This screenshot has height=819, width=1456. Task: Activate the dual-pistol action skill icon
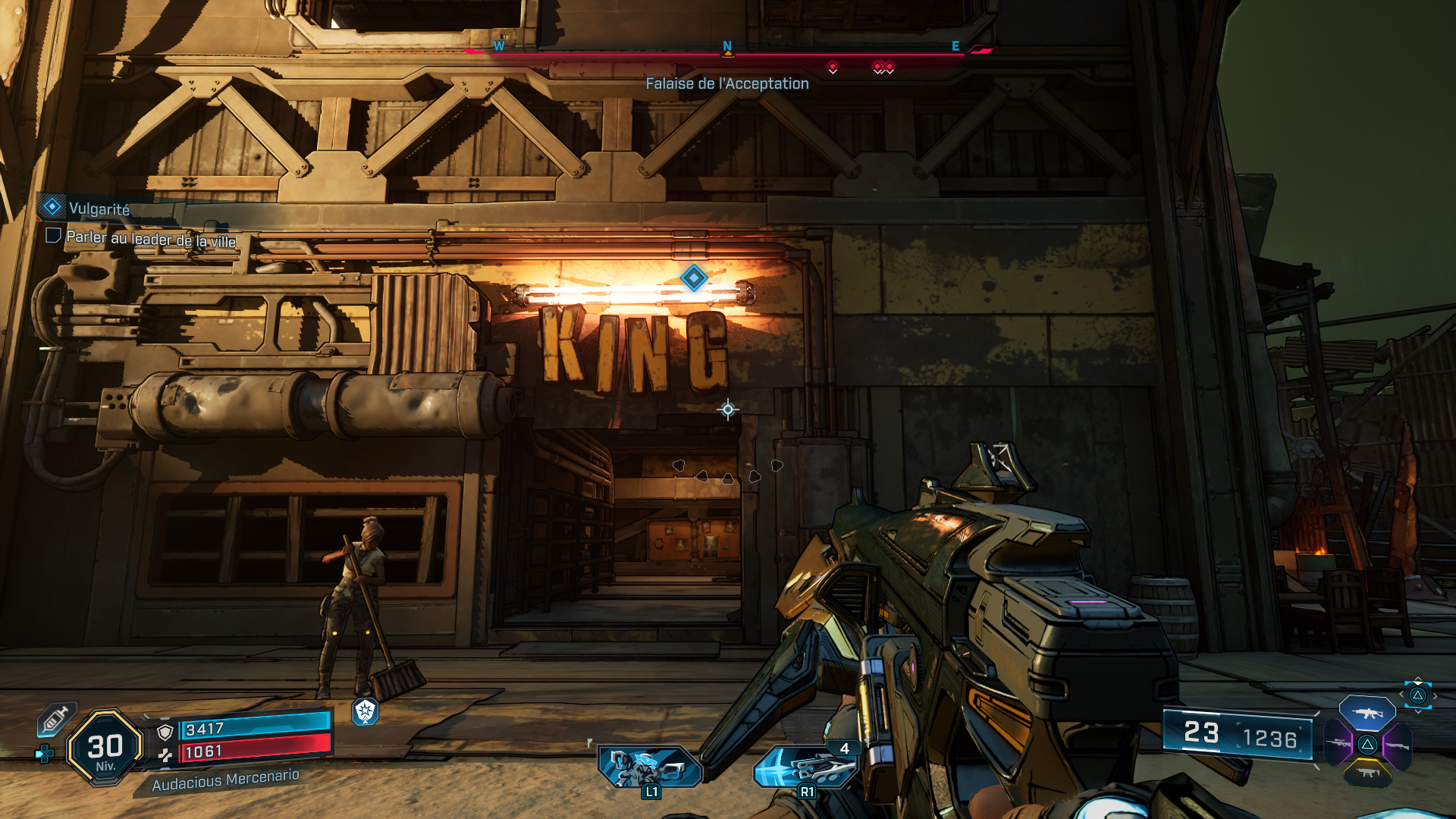[649, 767]
